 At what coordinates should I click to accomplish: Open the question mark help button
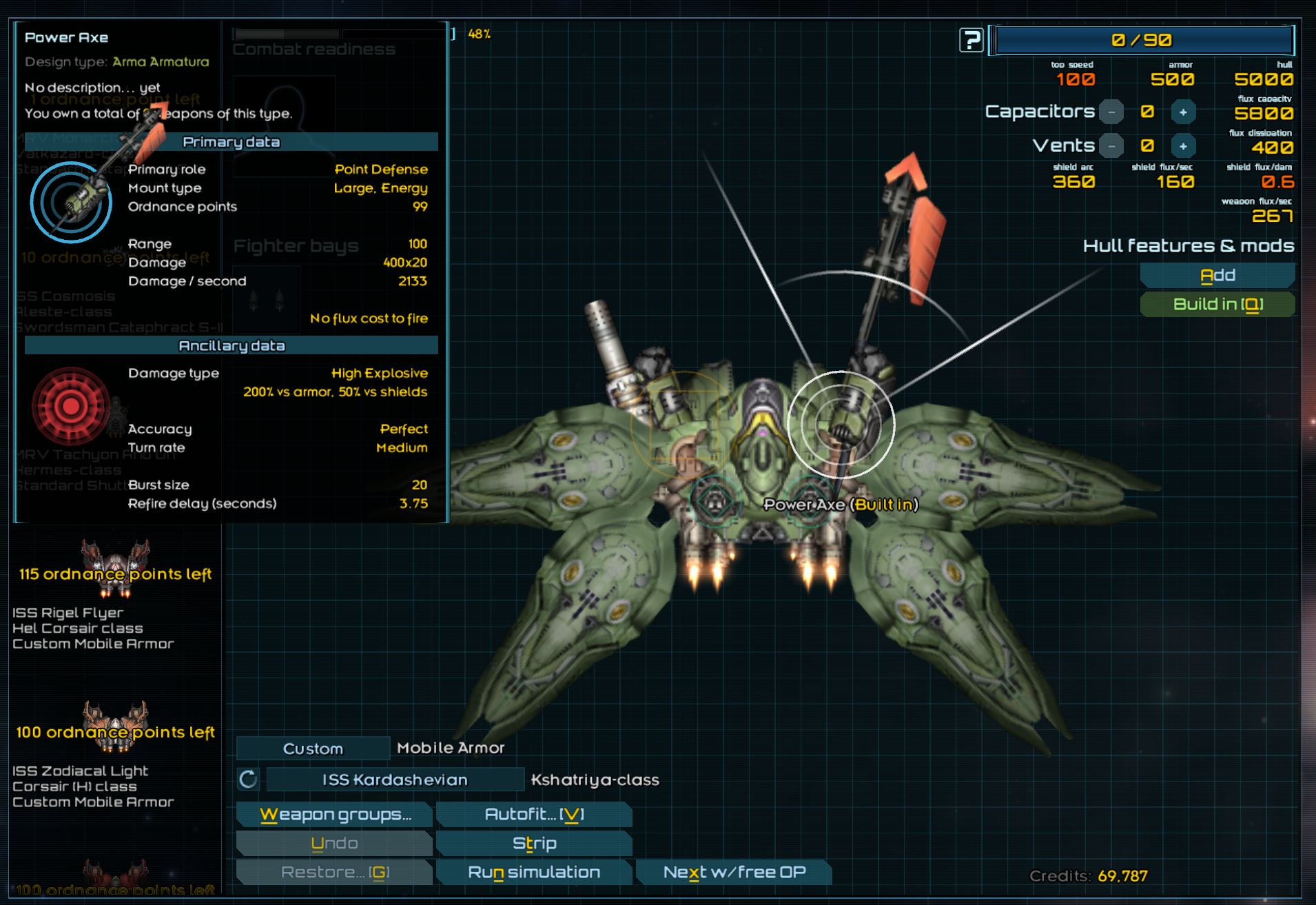coord(971,40)
